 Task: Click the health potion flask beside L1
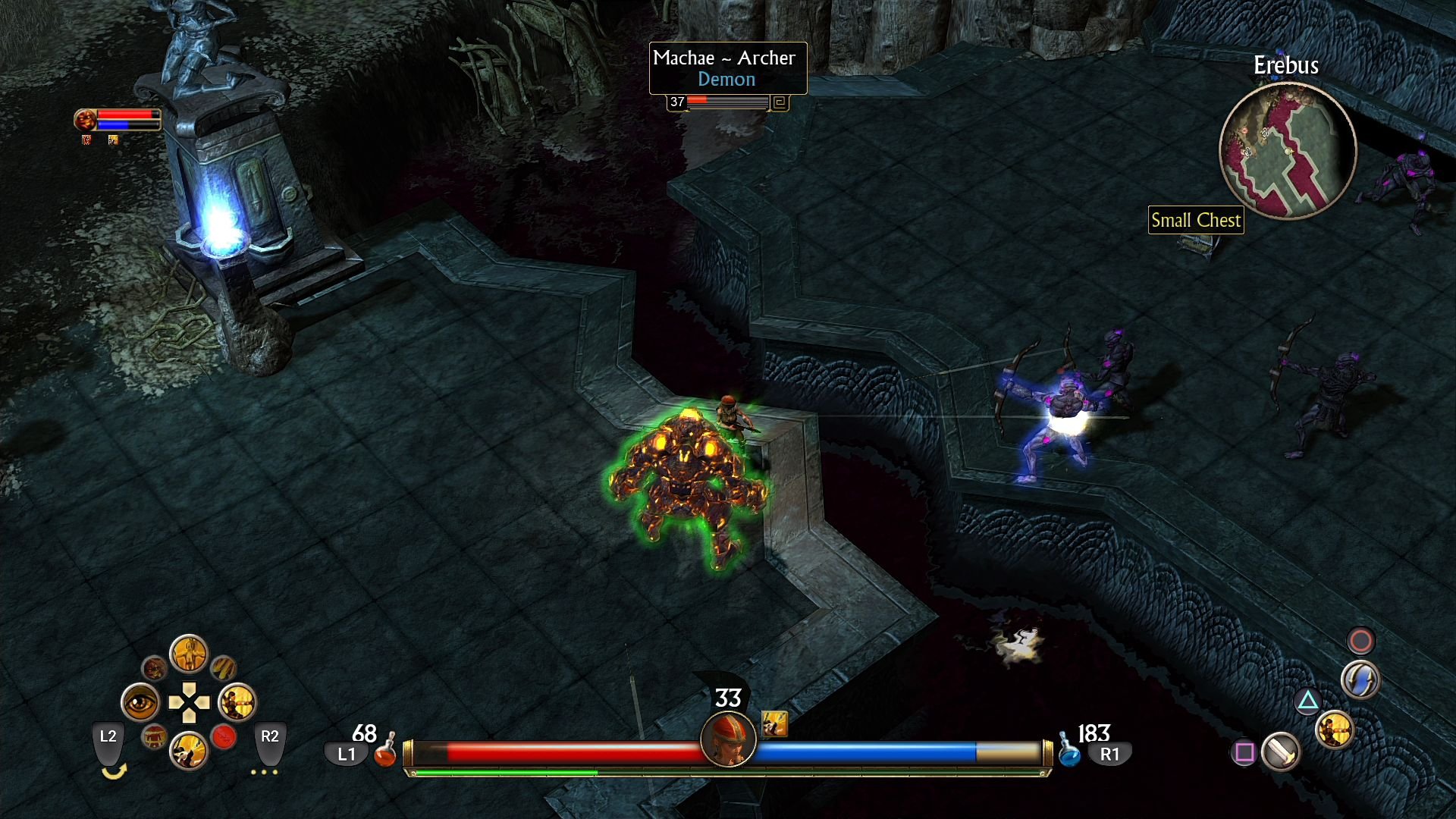pyautogui.click(x=387, y=755)
